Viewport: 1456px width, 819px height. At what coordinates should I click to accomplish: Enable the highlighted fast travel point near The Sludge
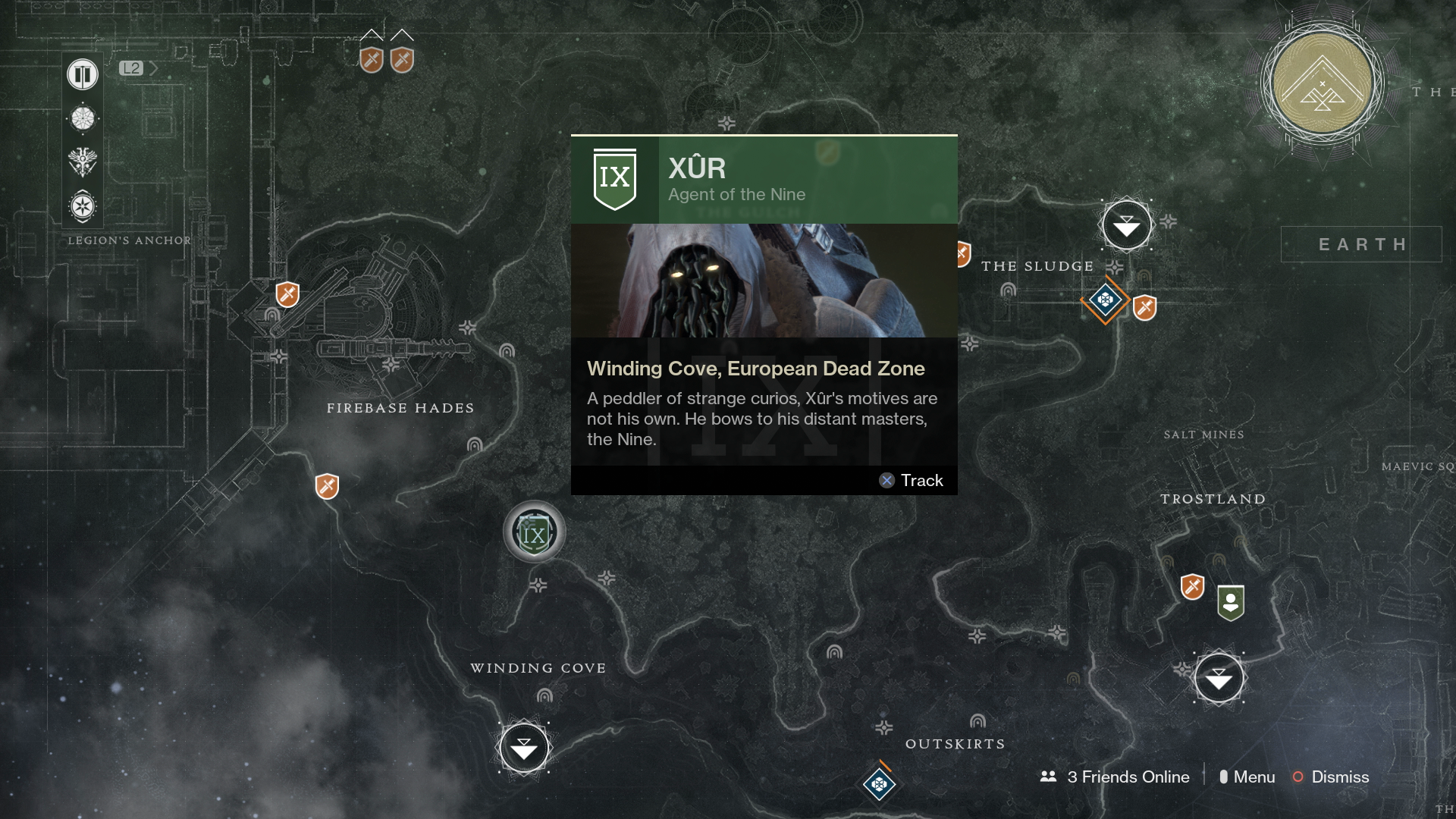point(1126,224)
